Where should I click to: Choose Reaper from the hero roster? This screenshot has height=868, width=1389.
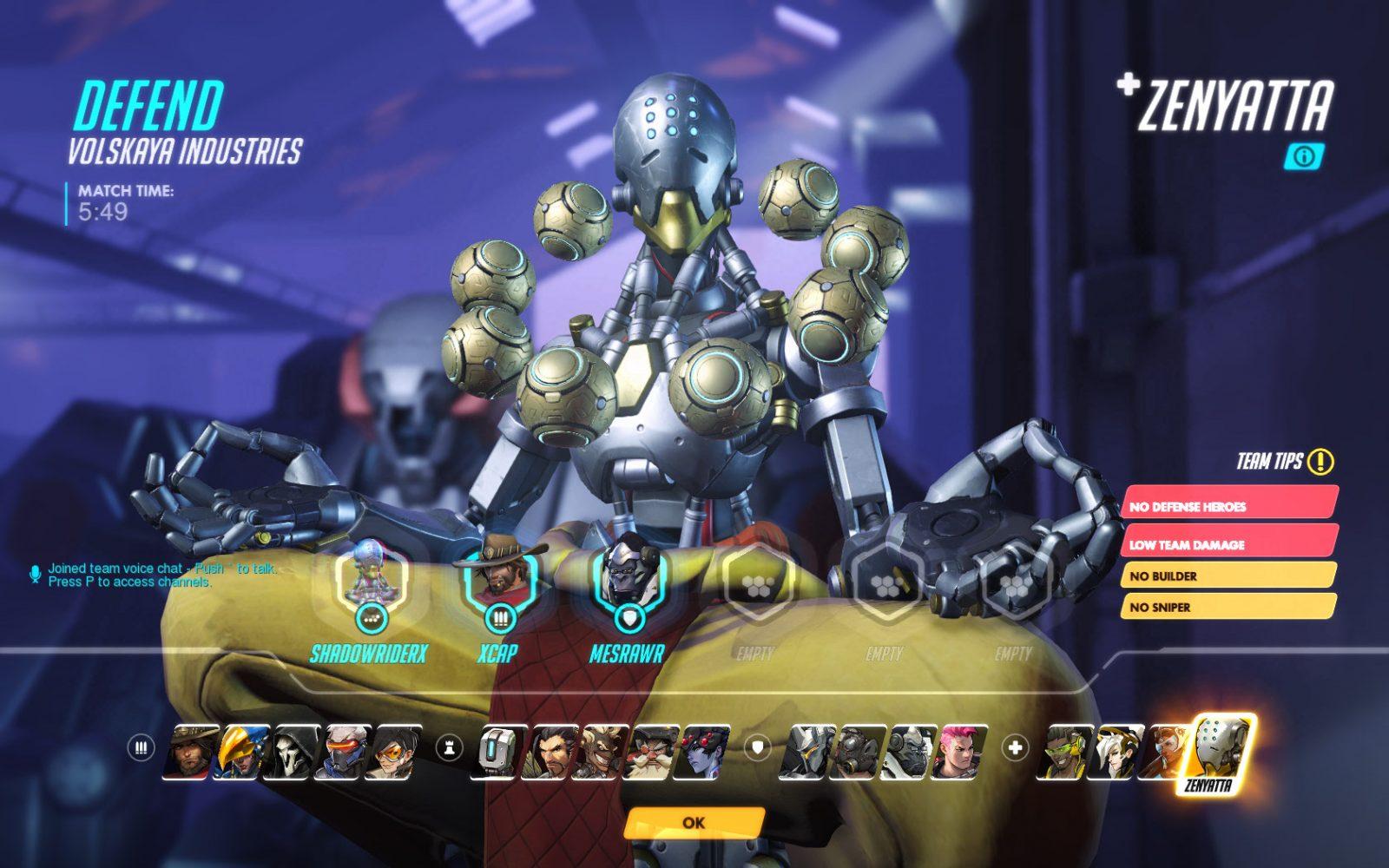(292, 752)
